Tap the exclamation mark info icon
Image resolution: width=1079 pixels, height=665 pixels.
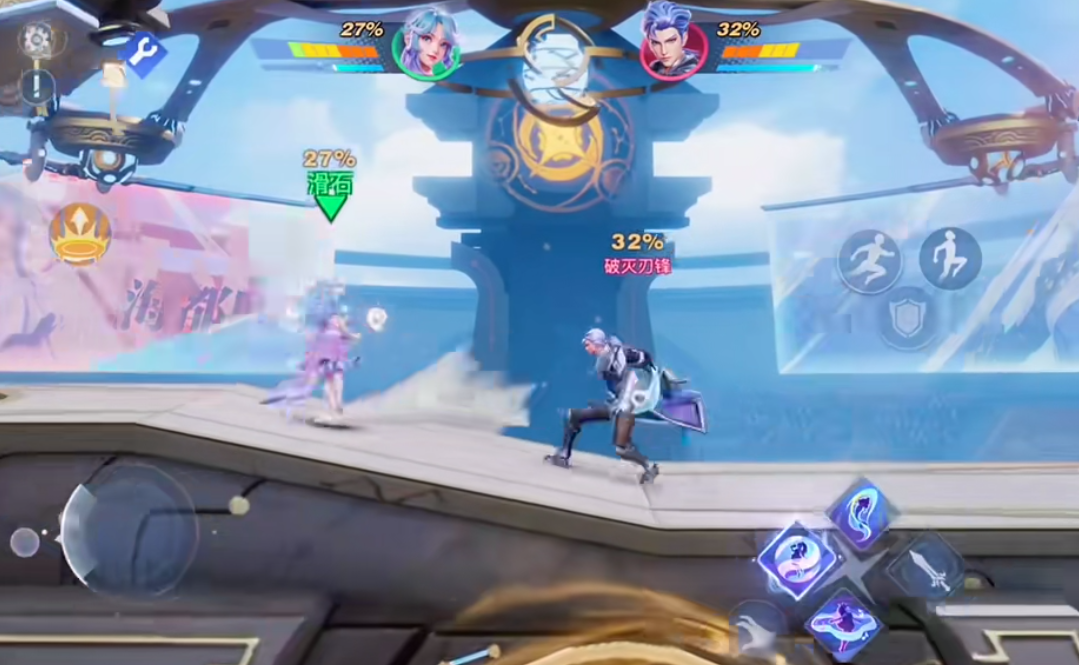point(37,87)
